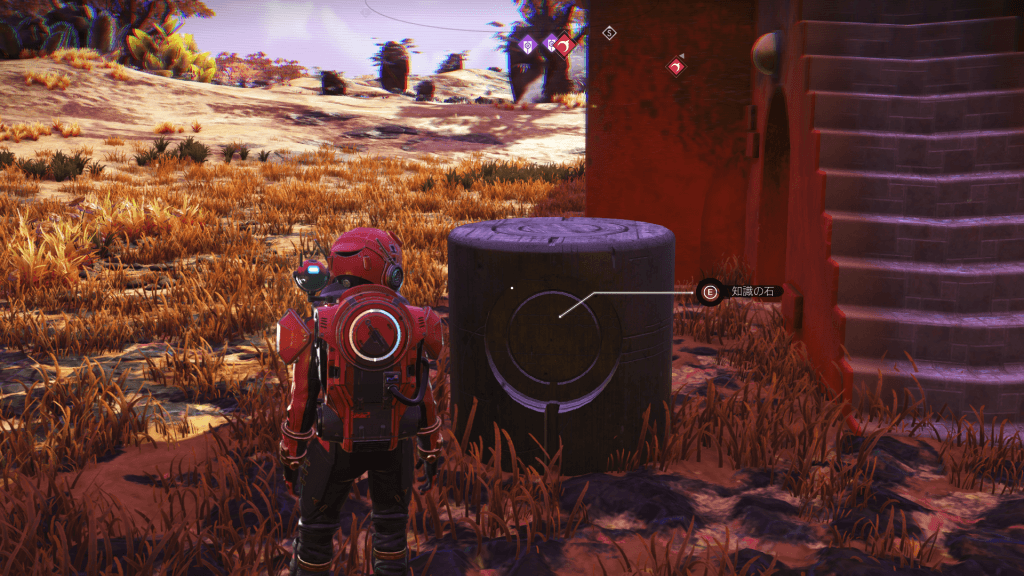Select the S south compass marker
This screenshot has height=576, width=1024.
609,33
